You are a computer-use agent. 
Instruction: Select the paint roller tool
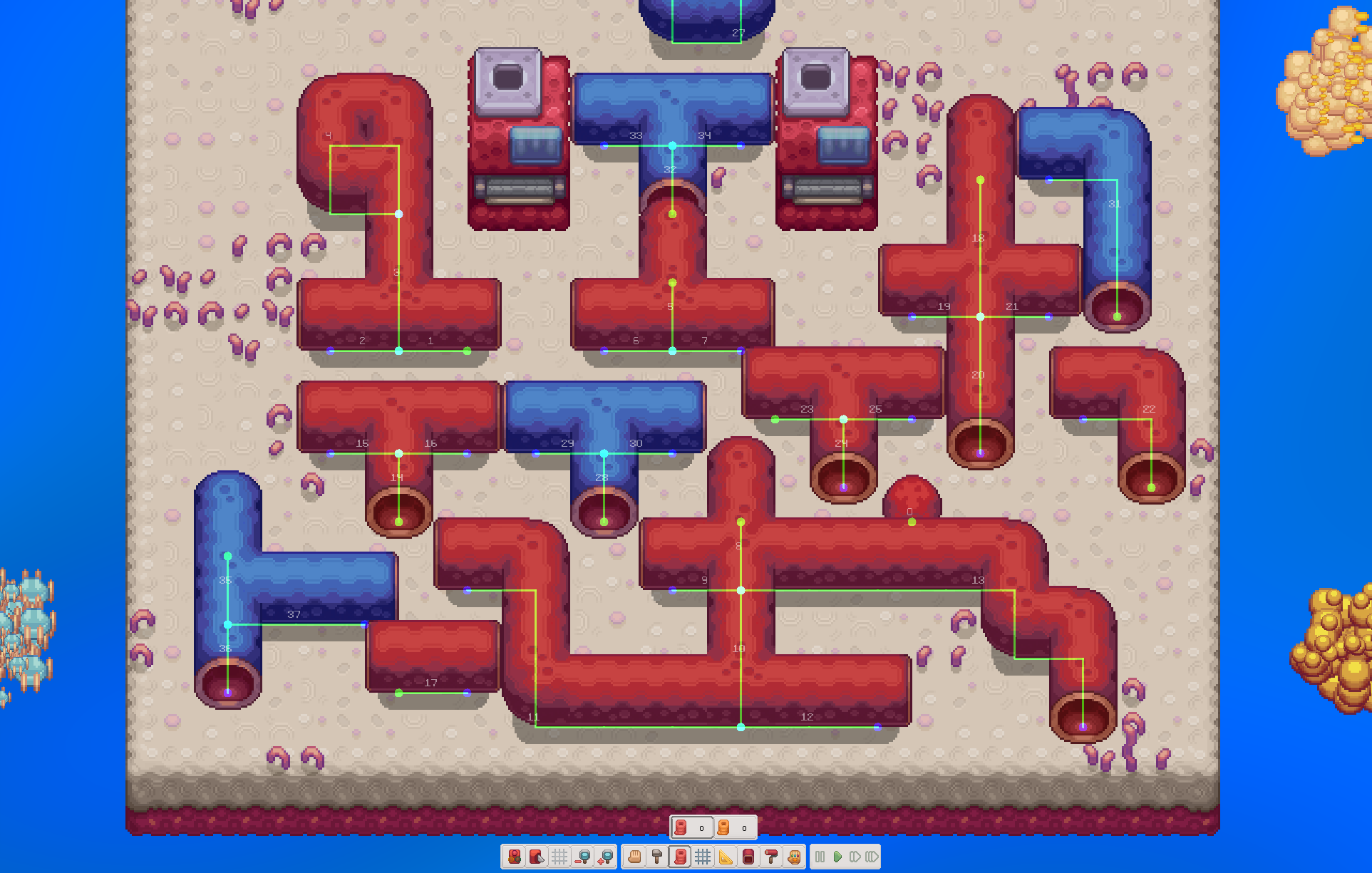point(772,857)
